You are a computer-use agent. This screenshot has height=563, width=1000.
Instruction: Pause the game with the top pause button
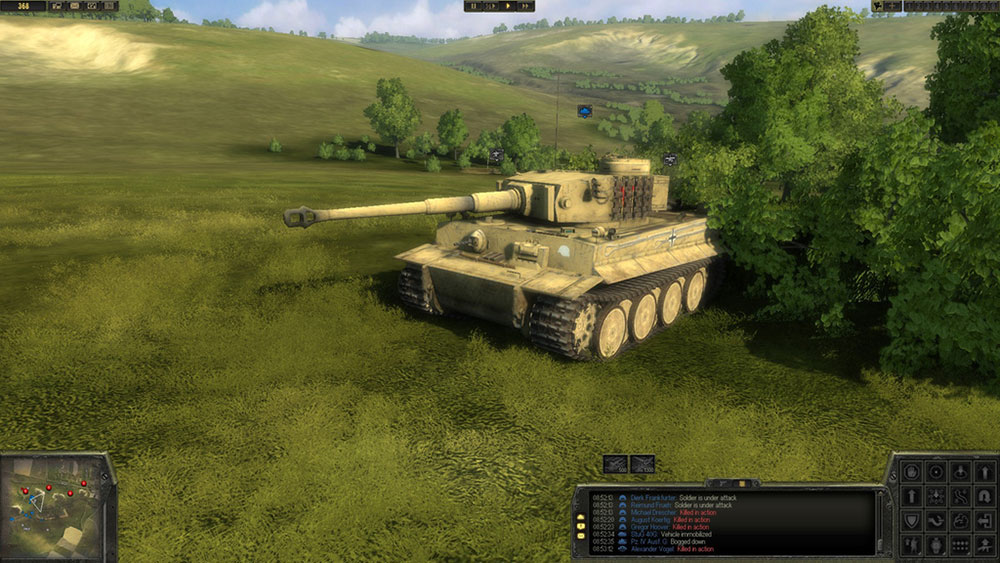(x=474, y=6)
